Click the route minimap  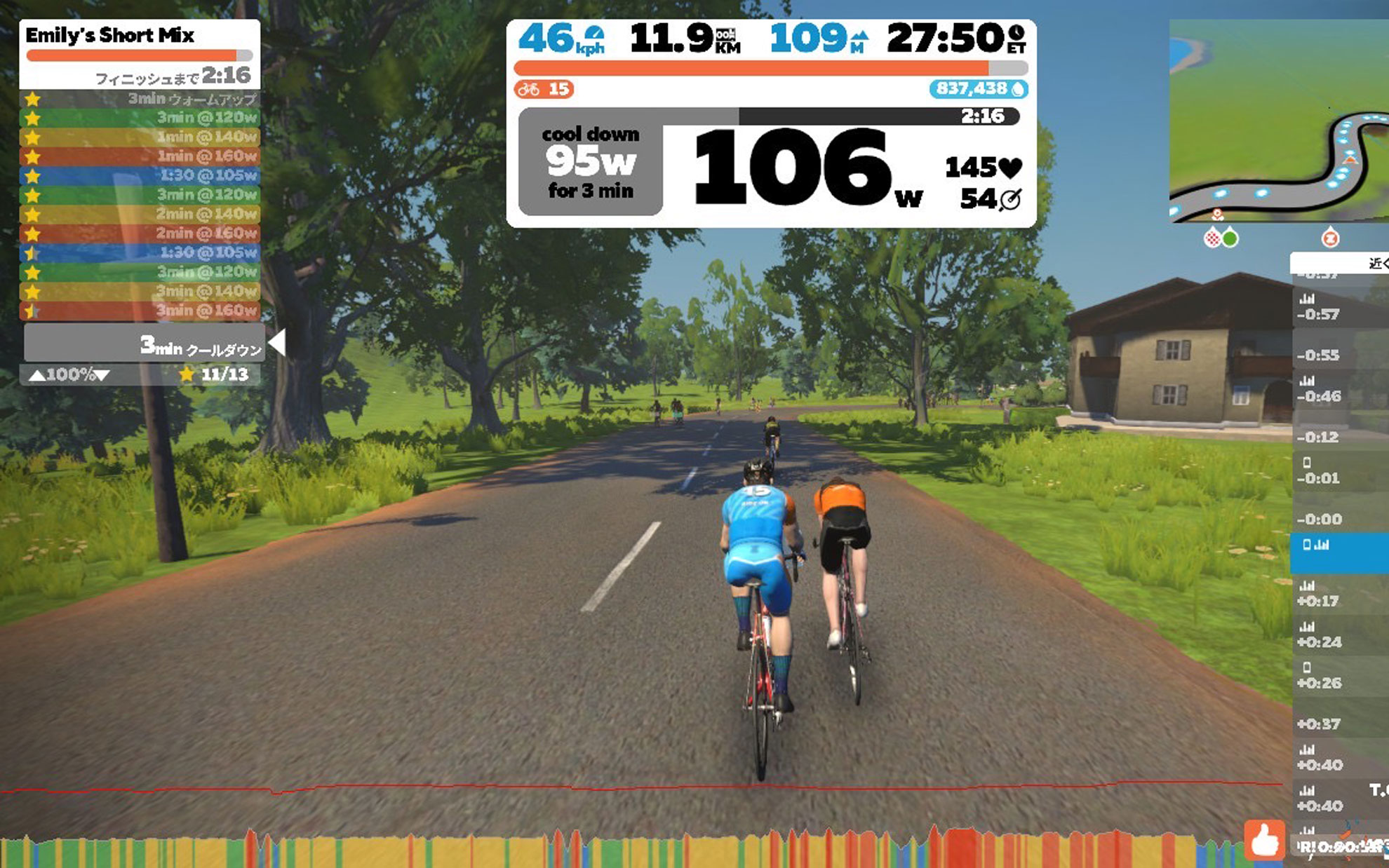(x=1278, y=121)
